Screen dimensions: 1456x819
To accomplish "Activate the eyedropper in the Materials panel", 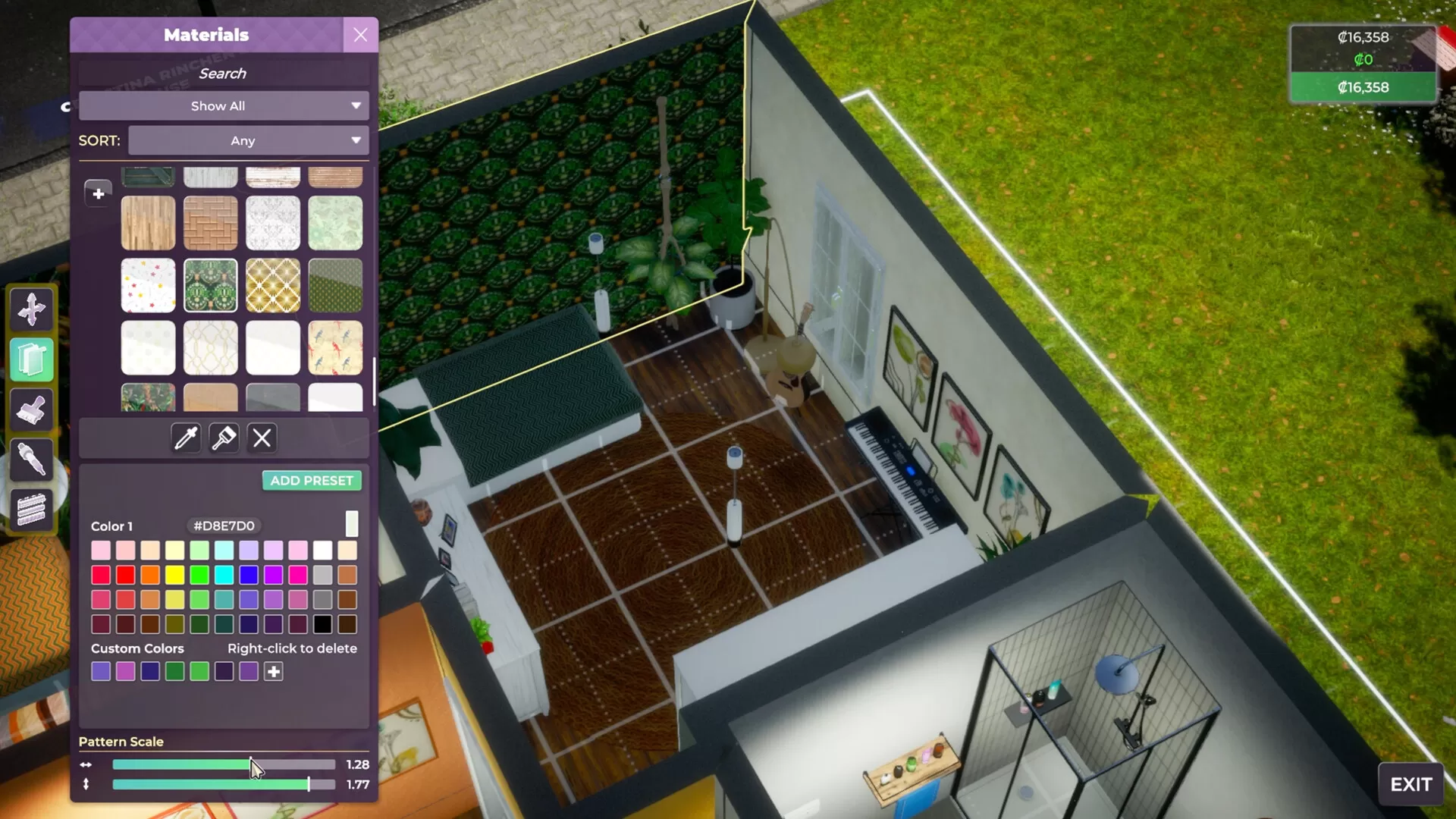I will tap(185, 438).
